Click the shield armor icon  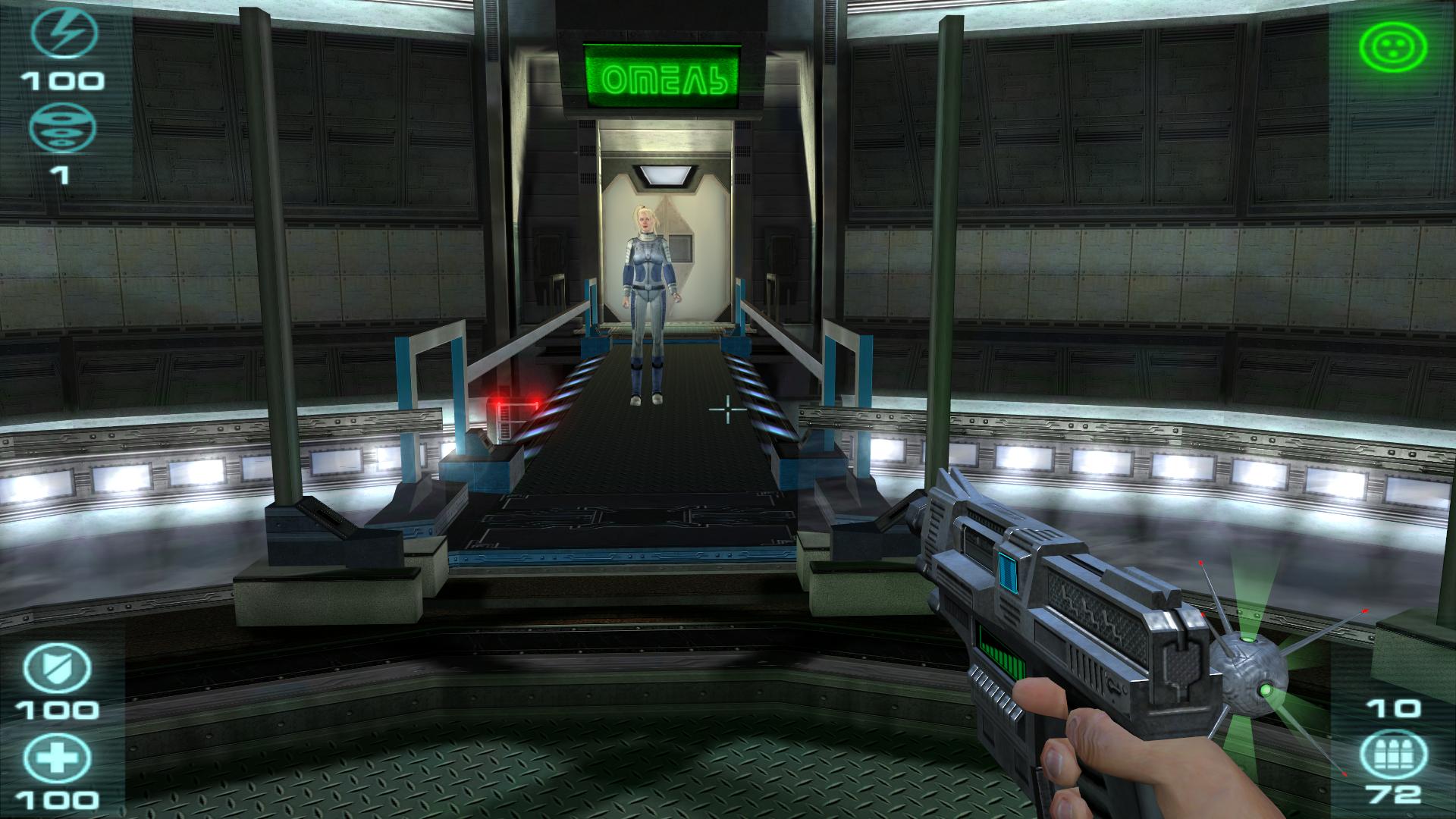click(57, 669)
